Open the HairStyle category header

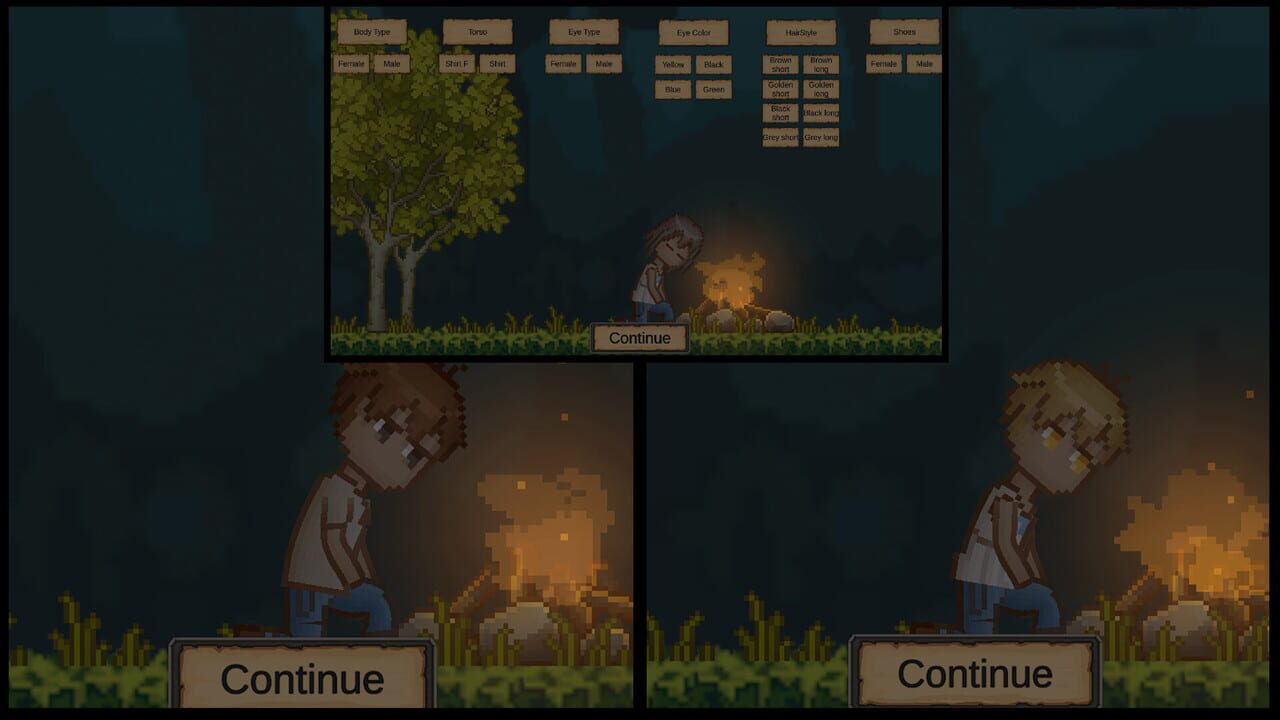point(800,32)
